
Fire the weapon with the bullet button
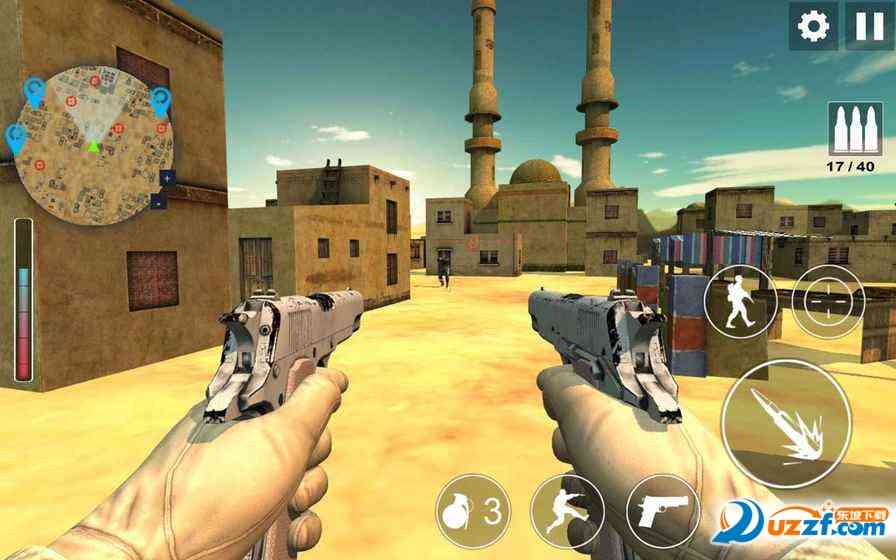click(785, 422)
